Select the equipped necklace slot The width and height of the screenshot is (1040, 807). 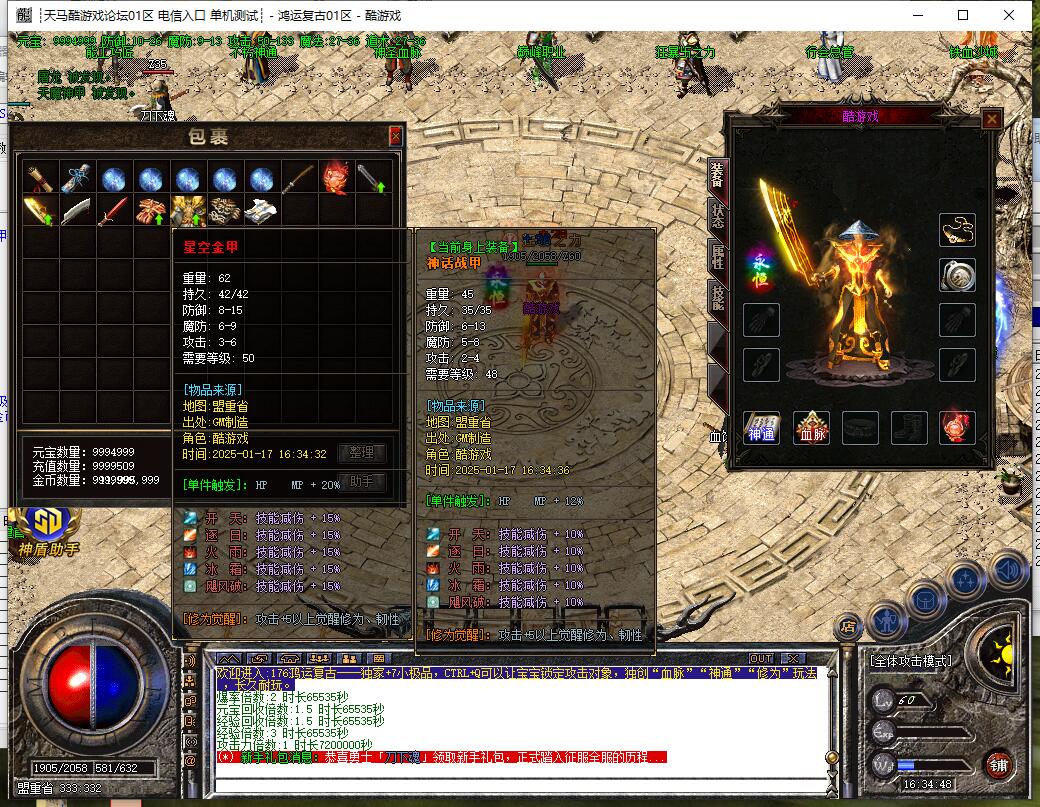tap(957, 231)
